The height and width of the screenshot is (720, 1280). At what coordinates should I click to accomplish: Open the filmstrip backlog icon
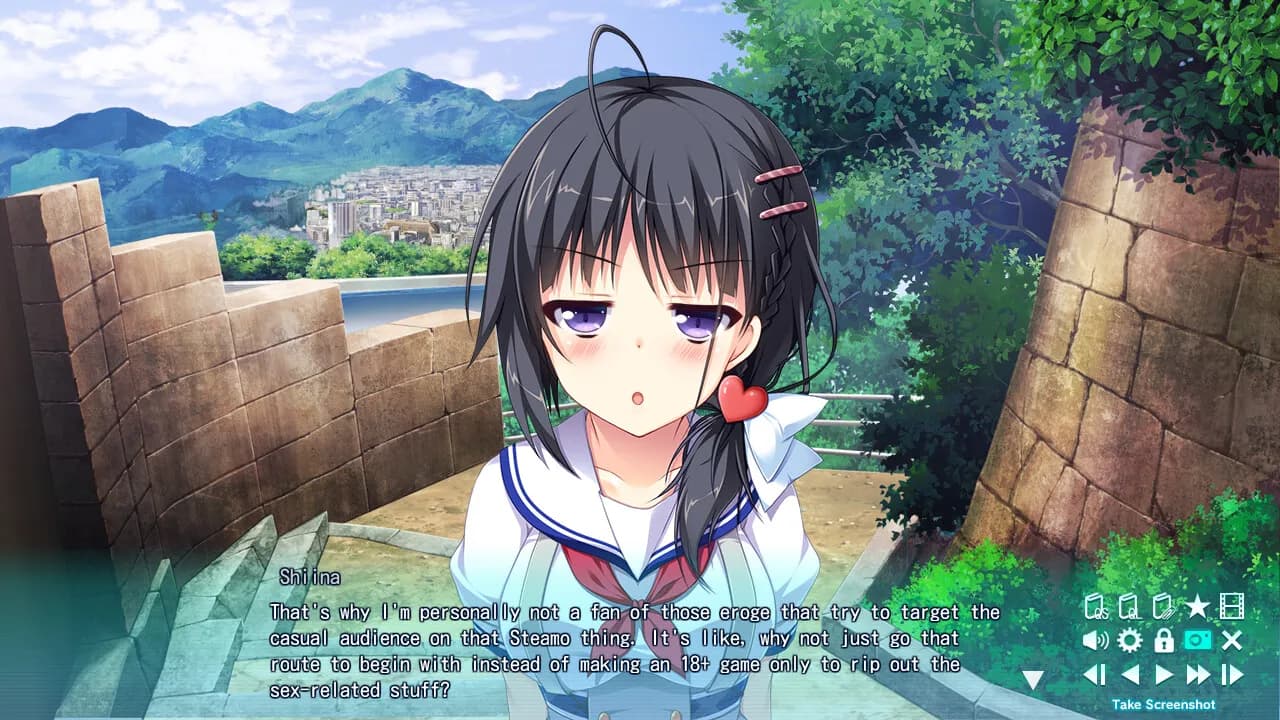(x=1233, y=605)
